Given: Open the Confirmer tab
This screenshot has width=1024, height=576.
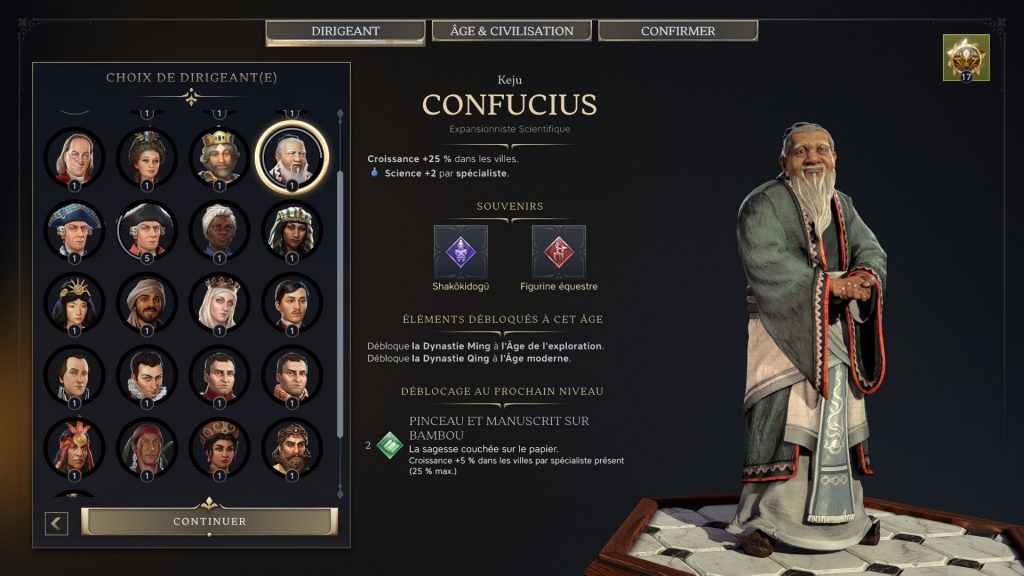Looking at the screenshot, I should click(x=677, y=31).
